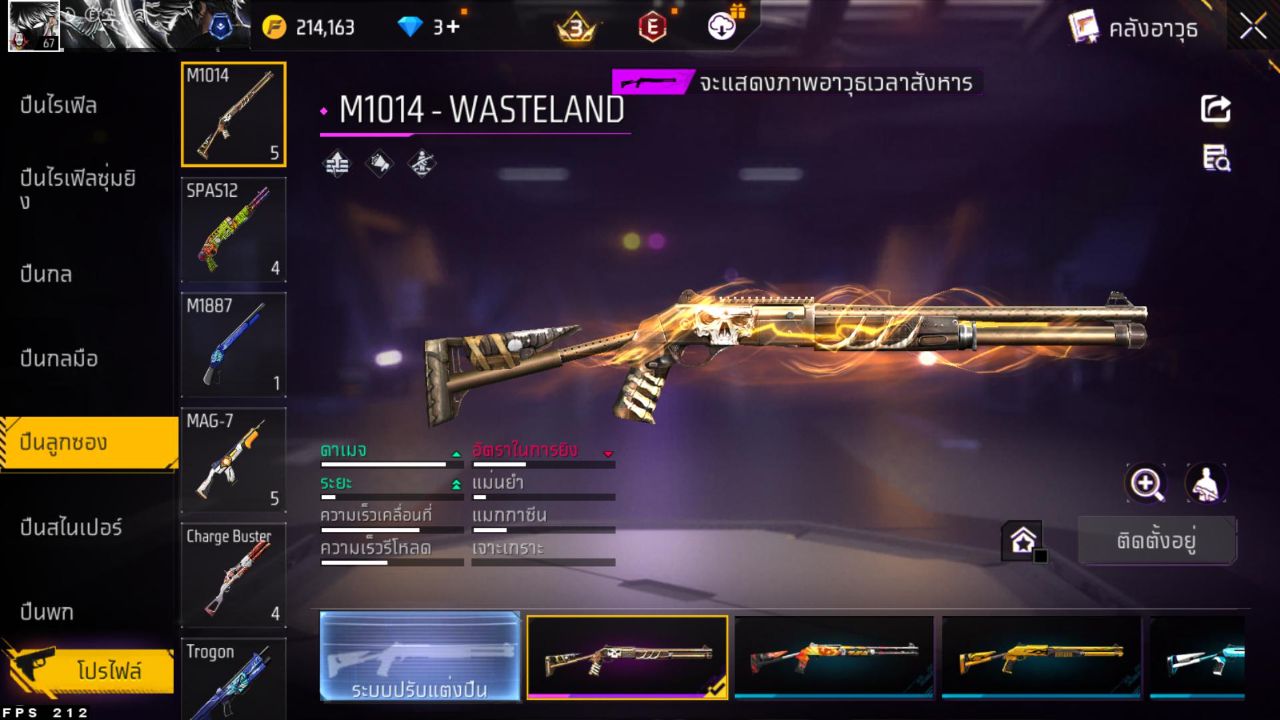Toggle the อัตราในการยิง red down arrow
Viewport: 1280px width, 720px height.
coord(608,451)
